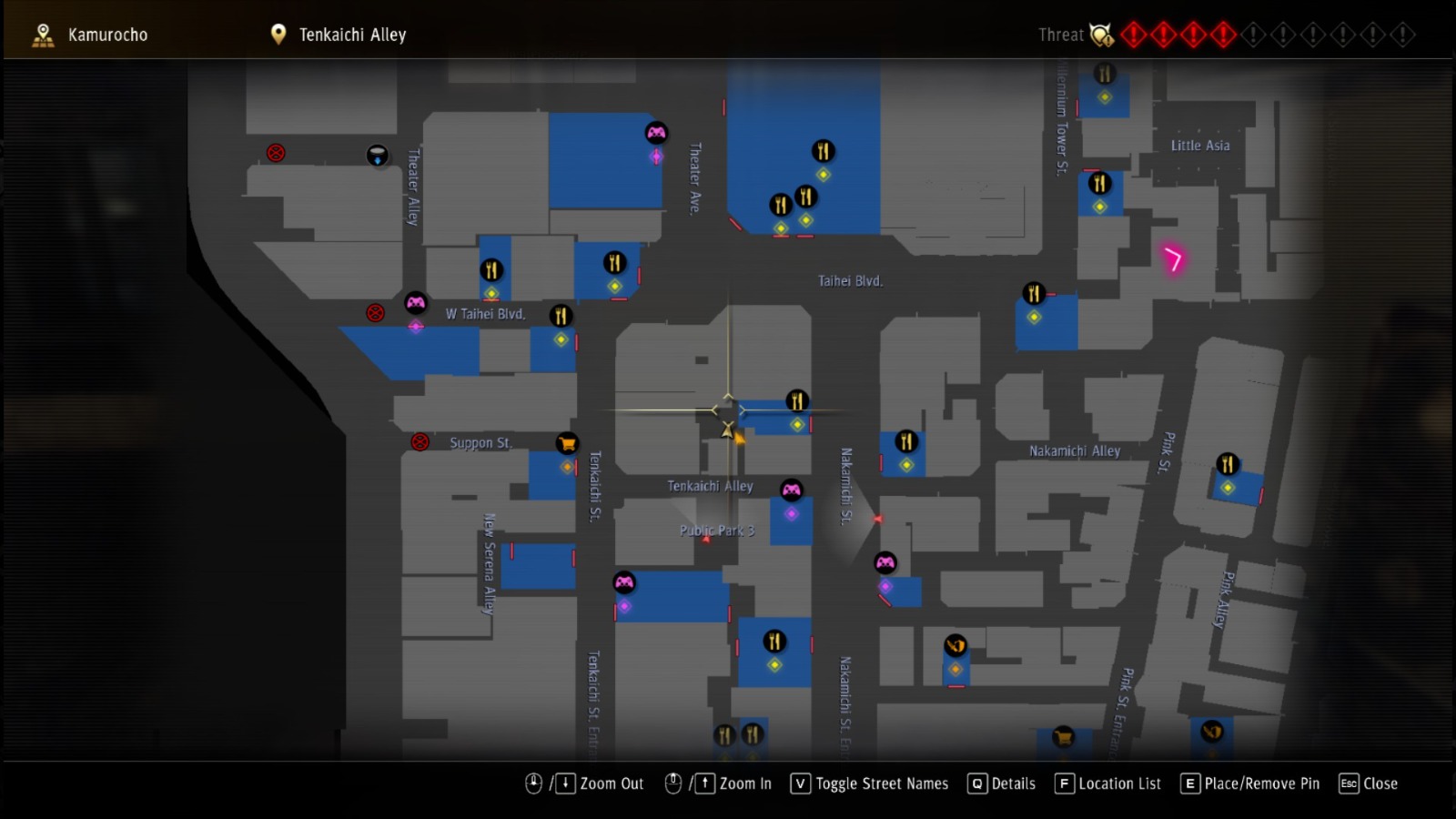Select the restaurant icon on W Taihei Blvd
This screenshot has width=1456, height=819.
point(561,316)
